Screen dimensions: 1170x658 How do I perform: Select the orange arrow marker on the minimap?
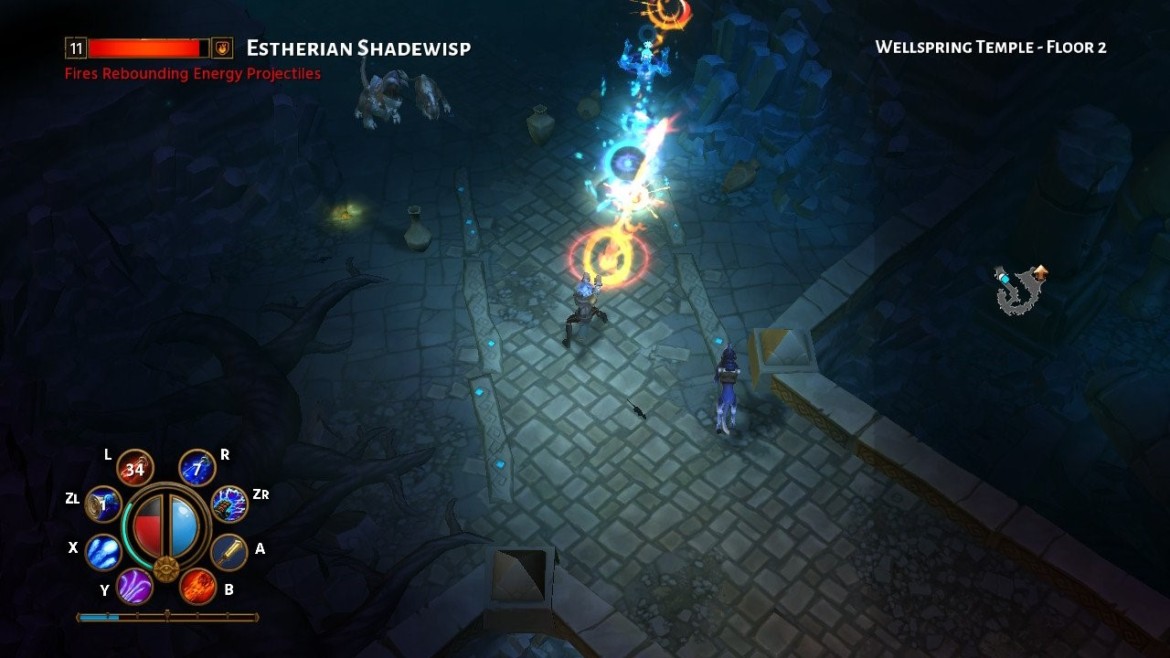(x=1041, y=270)
